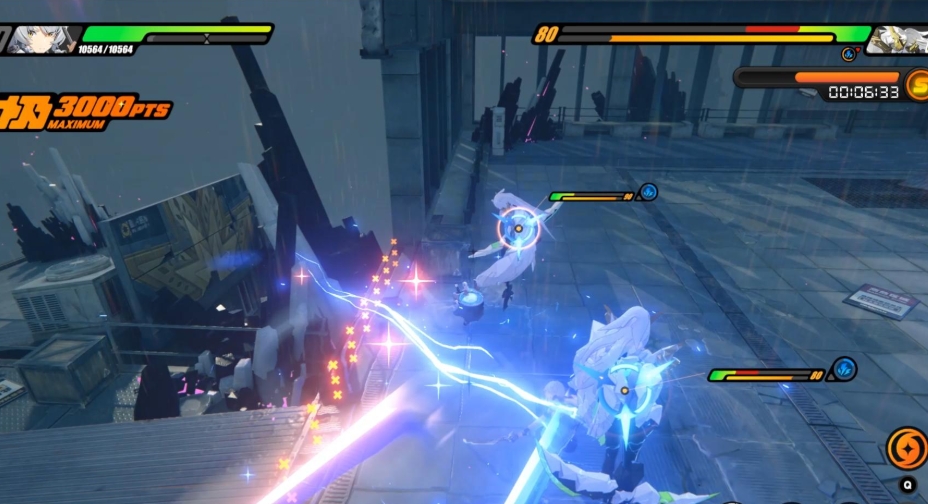Activate the orange swirl ultimate skill
Screen dimensions: 928x504
tap(906, 448)
